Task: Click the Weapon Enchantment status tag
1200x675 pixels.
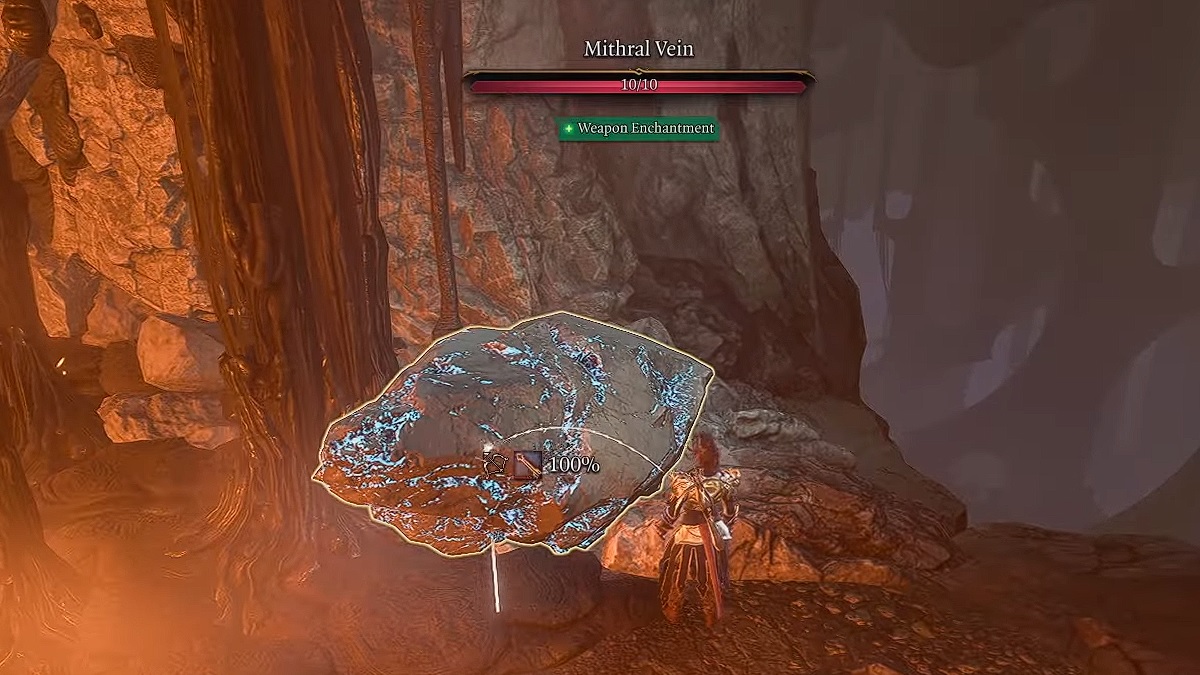Action: [638, 129]
